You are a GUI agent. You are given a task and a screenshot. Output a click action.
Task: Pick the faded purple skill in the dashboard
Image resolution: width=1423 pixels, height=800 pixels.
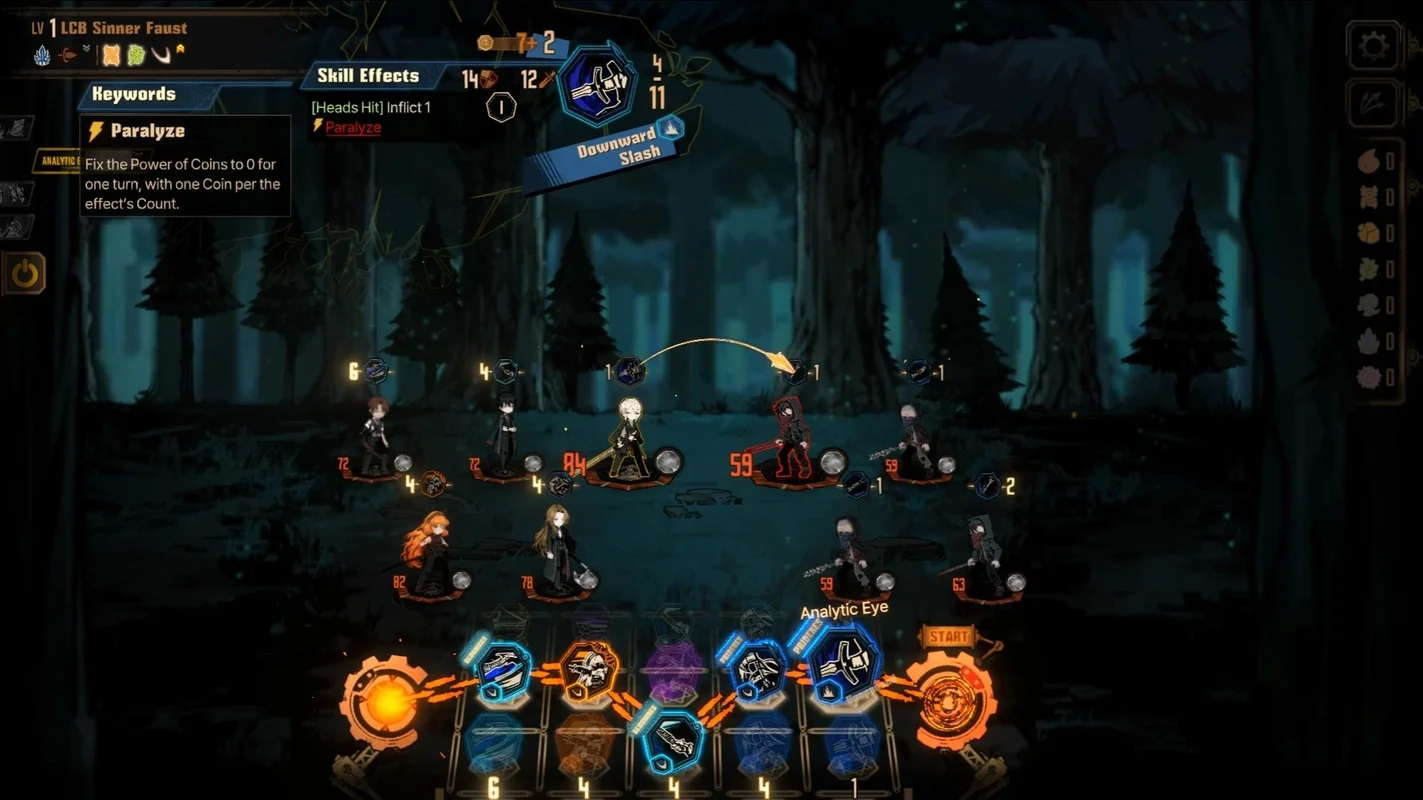click(674, 672)
